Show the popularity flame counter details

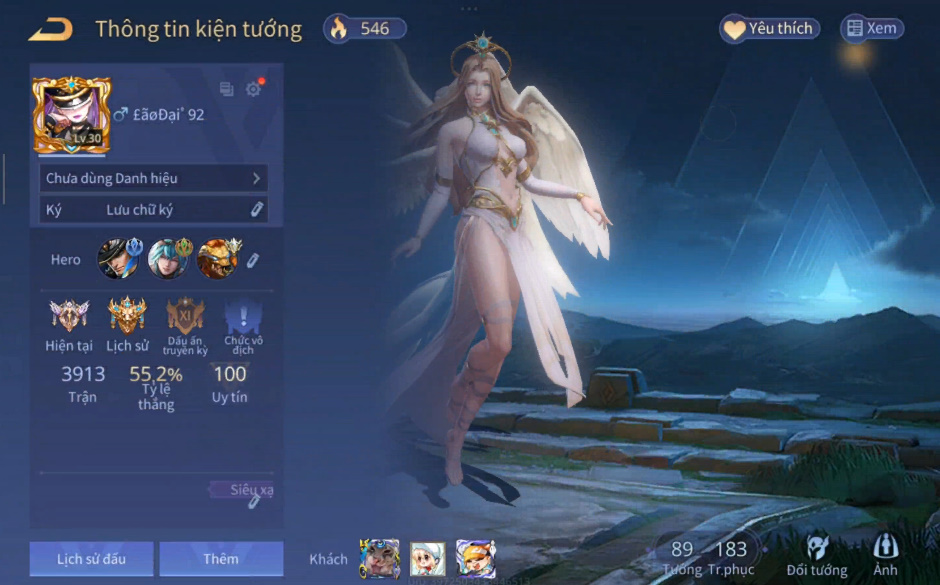(364, 29)
